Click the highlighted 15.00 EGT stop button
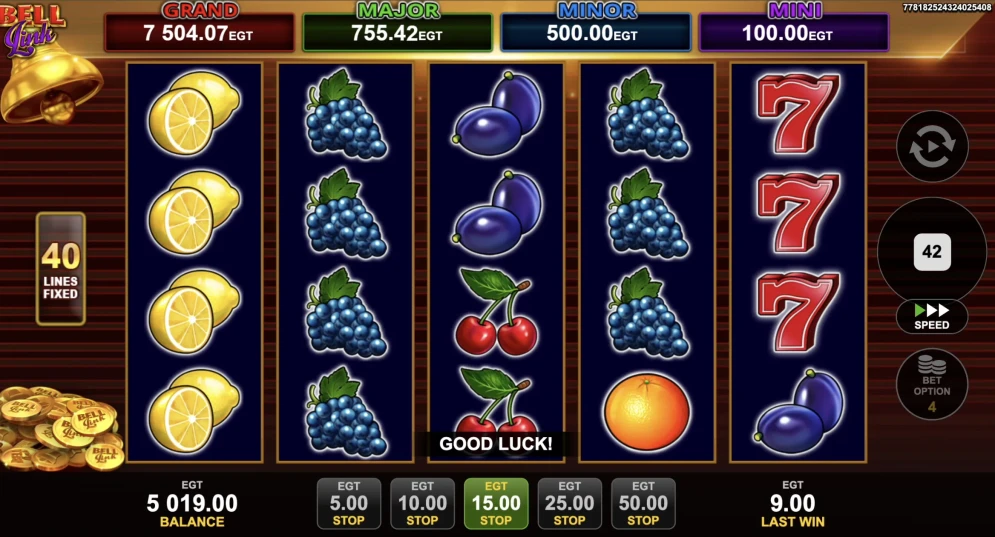Screen dimensions: 995x537 (496, 503)
